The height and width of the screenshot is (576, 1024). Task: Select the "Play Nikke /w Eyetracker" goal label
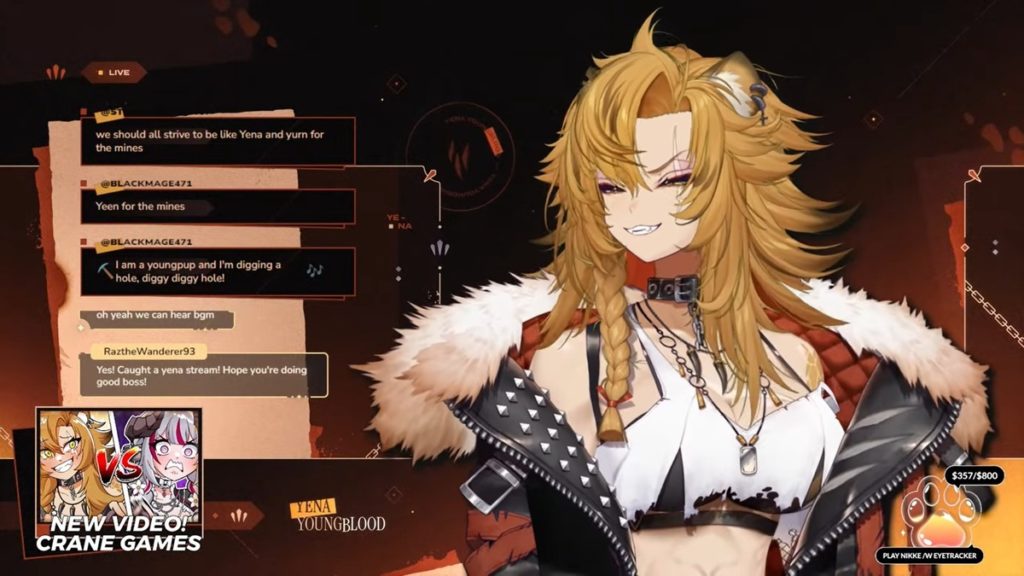pyautogui.click(x=931, y=555)
